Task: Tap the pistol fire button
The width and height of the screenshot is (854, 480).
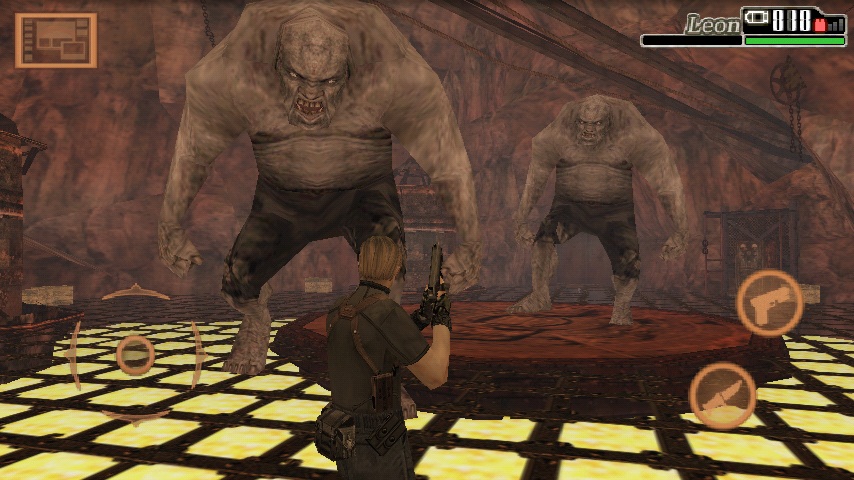Action: click(x=769, y=302)
